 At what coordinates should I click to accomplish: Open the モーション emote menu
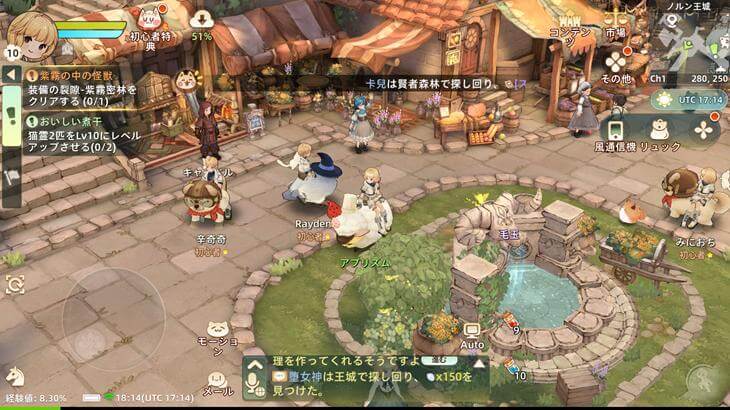pos(217,332)
